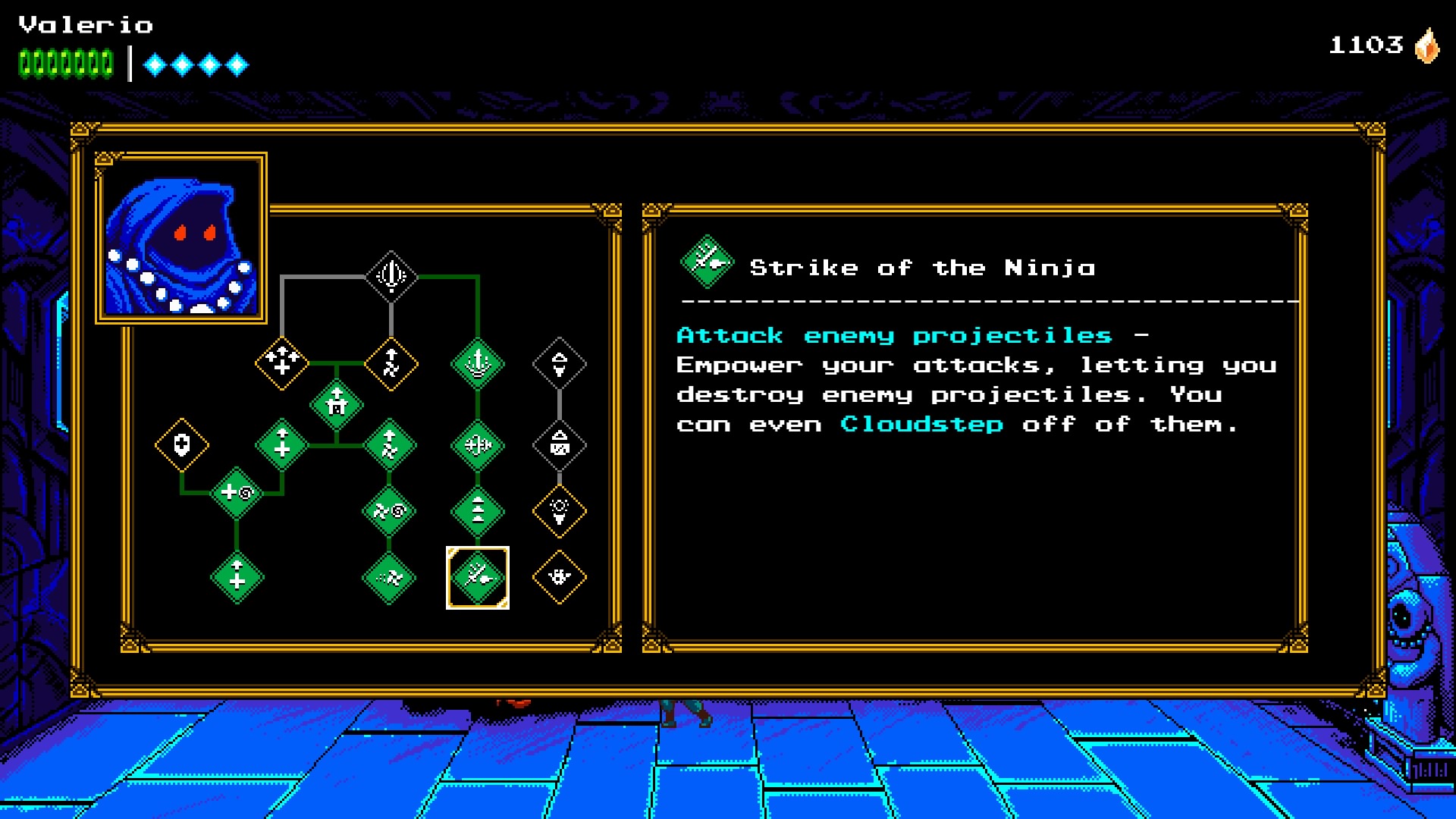The image size is (1456, 819).
Task: Pick the green speeding shuriken node
Action: (389, 578)
